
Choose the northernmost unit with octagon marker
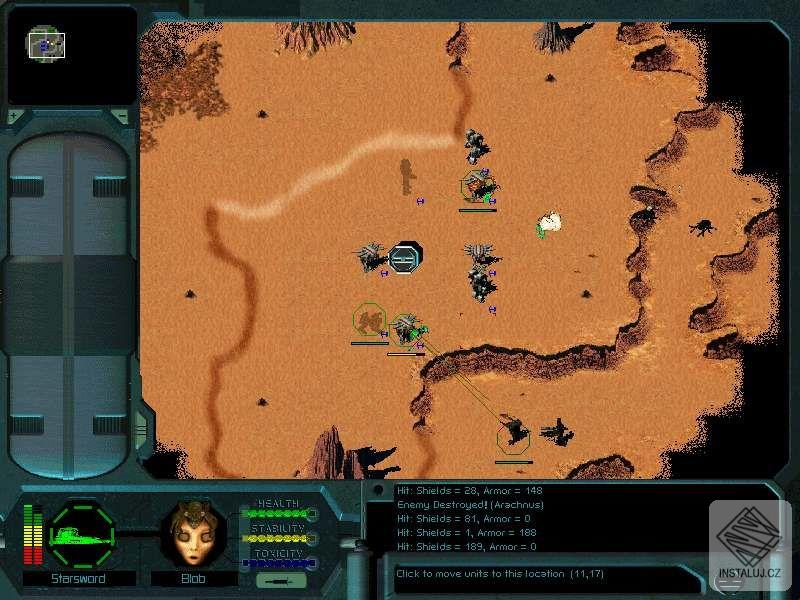(478, 186)
